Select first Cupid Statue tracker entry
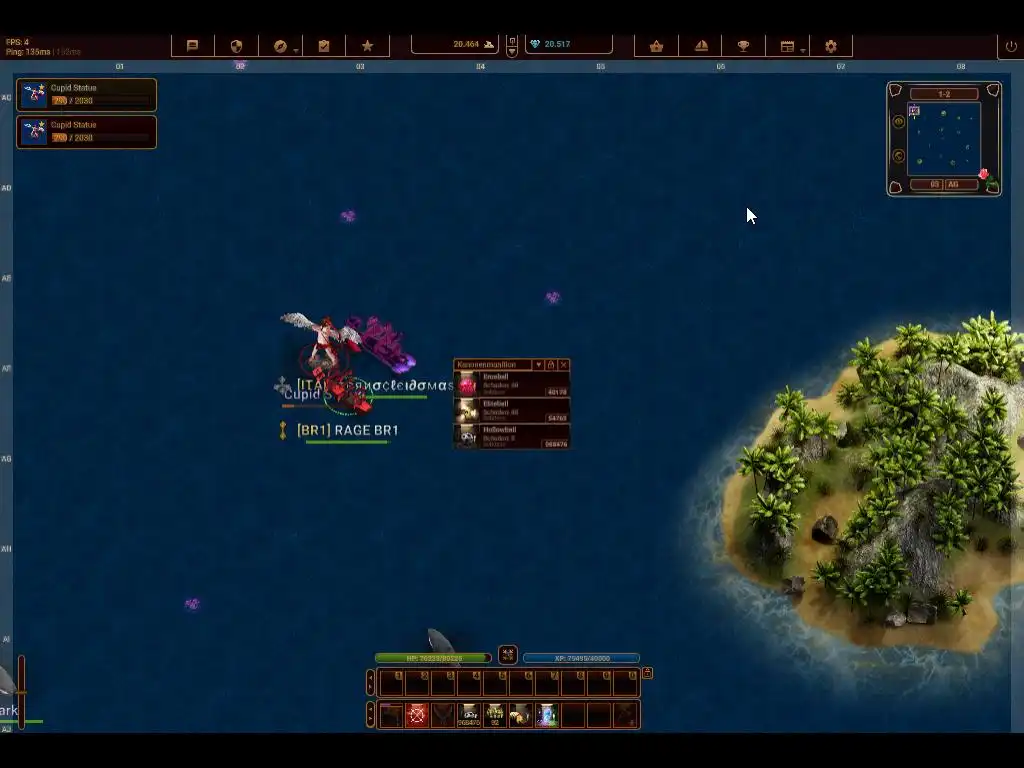 86,94
